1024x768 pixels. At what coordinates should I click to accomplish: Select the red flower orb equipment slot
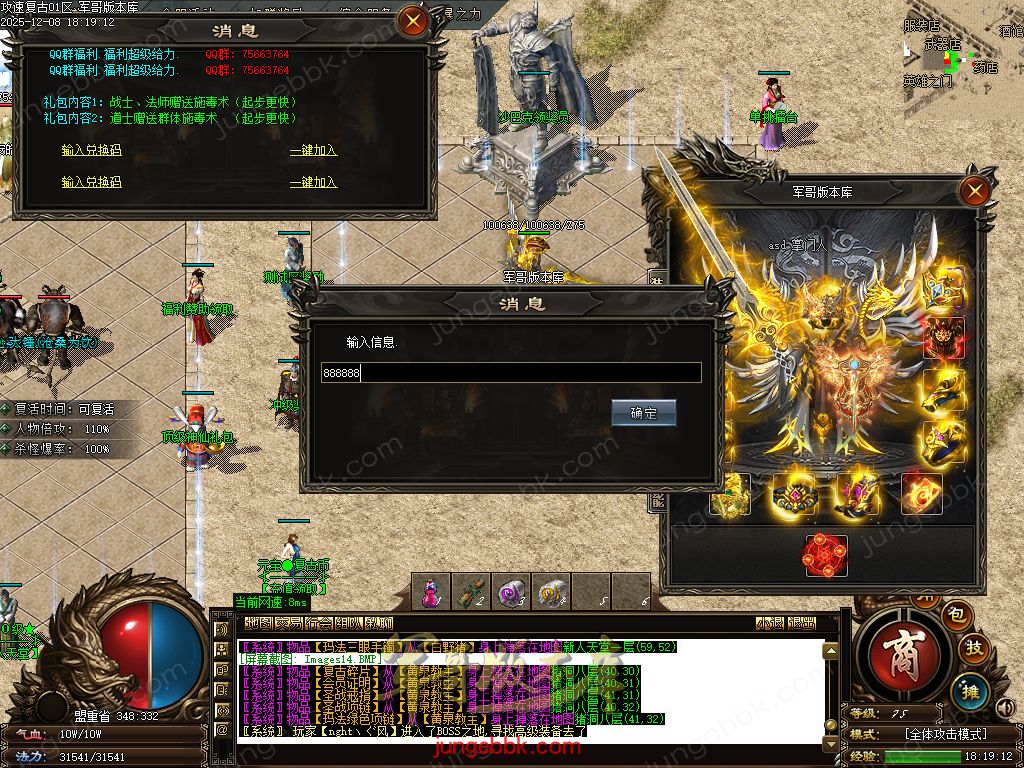click(826, 556)
